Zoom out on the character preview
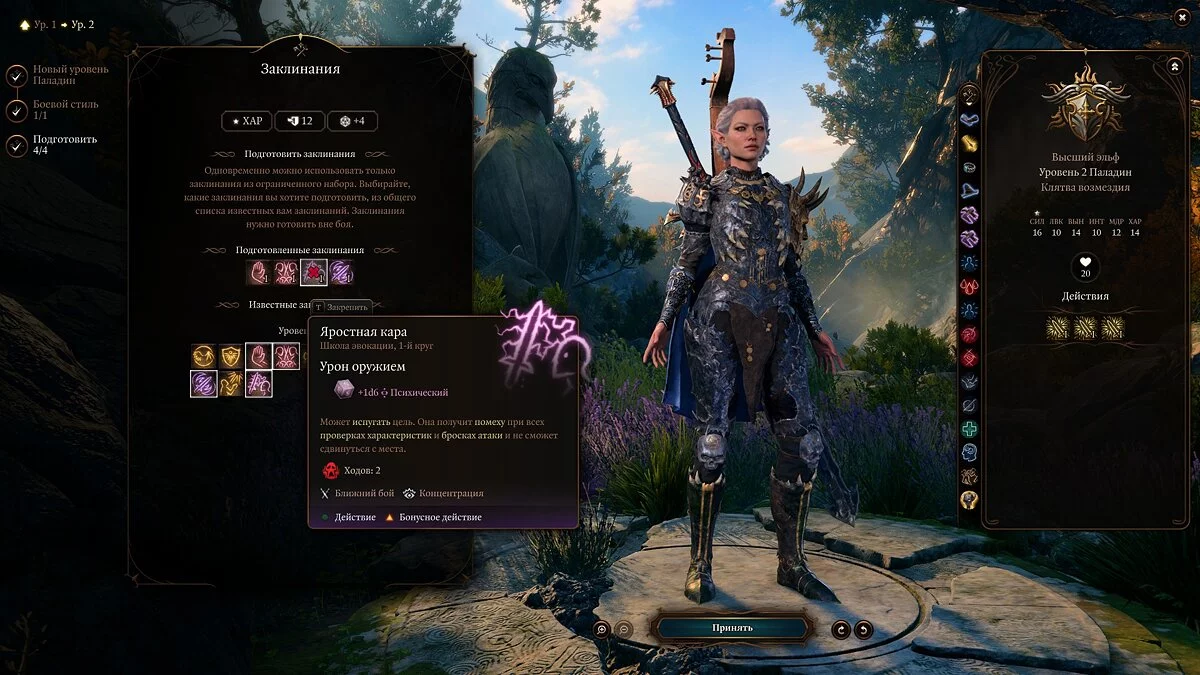Image resolution: width=1200 pixels, height=675 pixels. click(x=623, y=629)
